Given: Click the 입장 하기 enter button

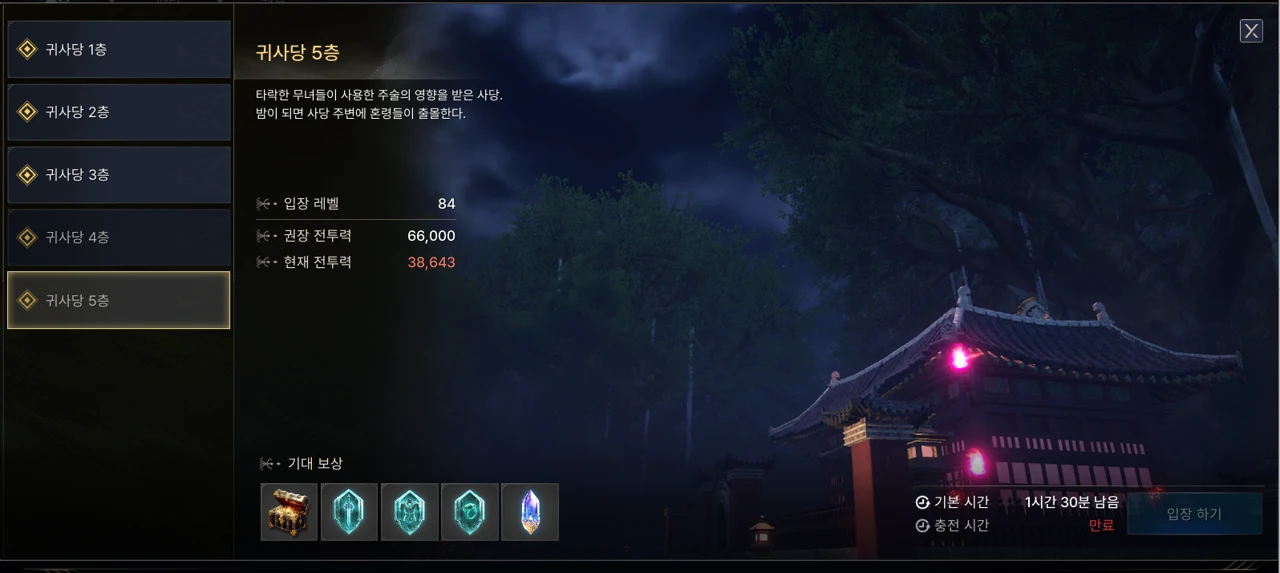Looking at the screenshot, I should [x=1194, y=514].
